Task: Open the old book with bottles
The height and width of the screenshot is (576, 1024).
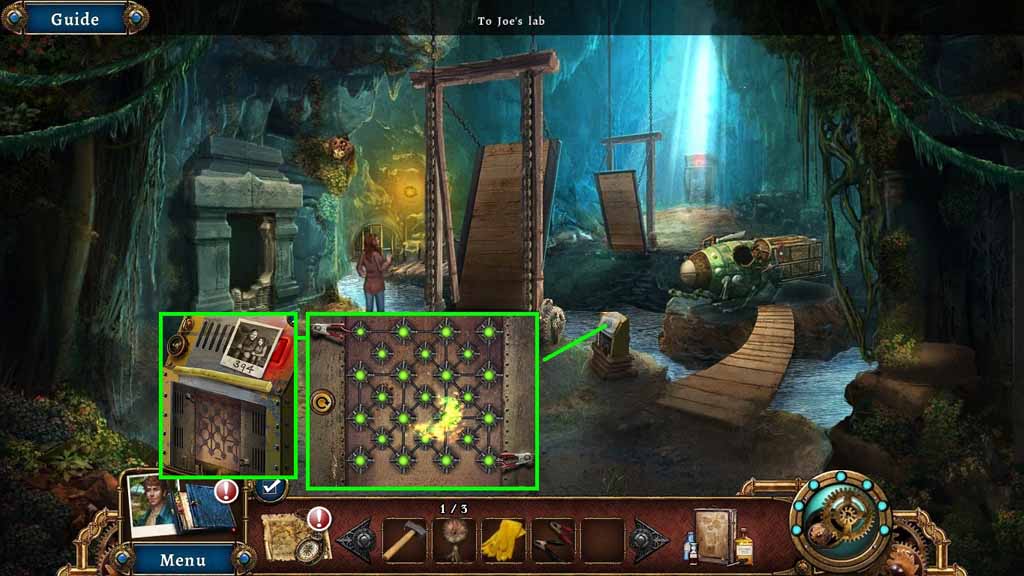Action: [x=718, y=534]
